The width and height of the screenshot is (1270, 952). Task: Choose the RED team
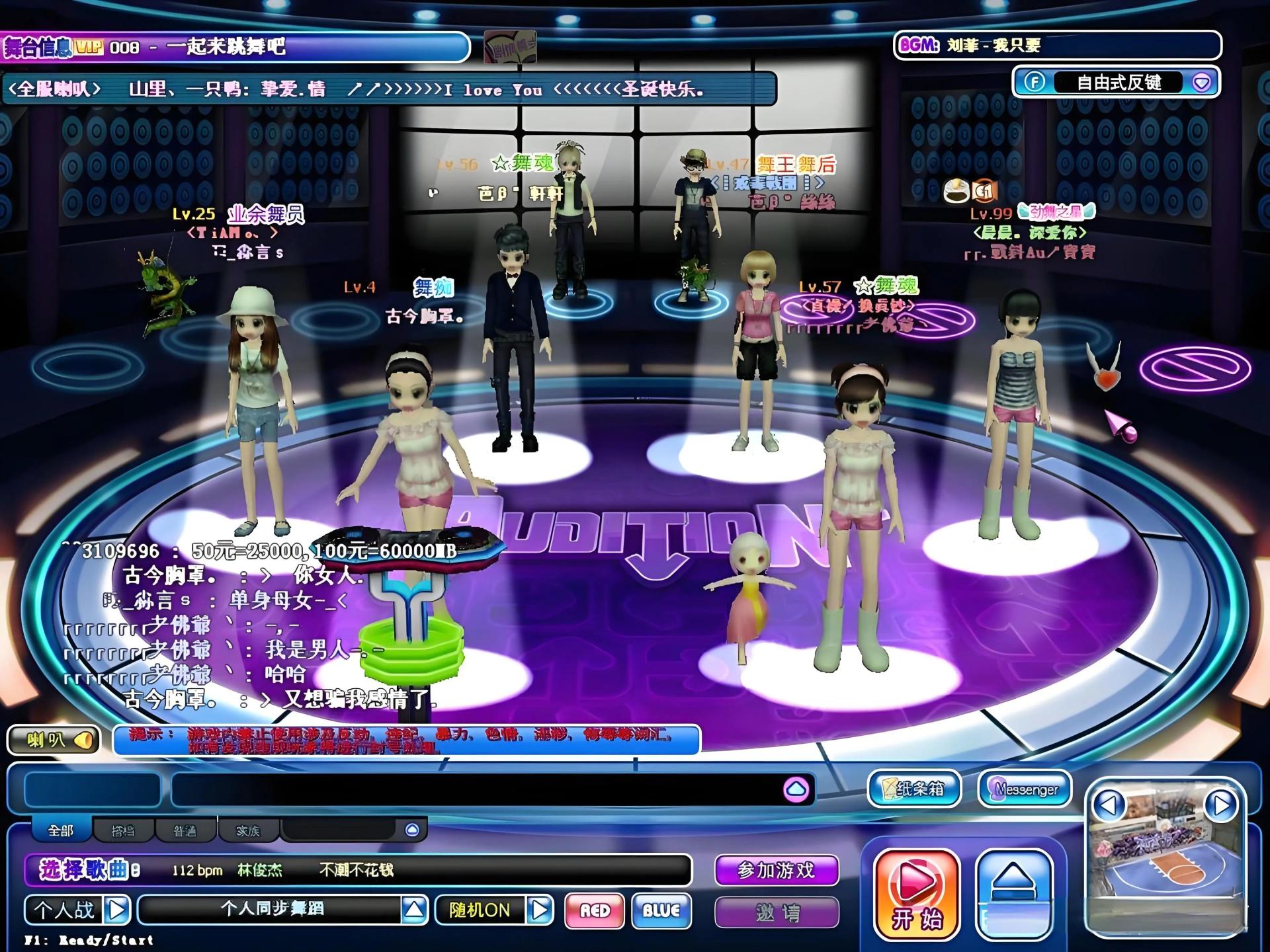click(594, 910)
